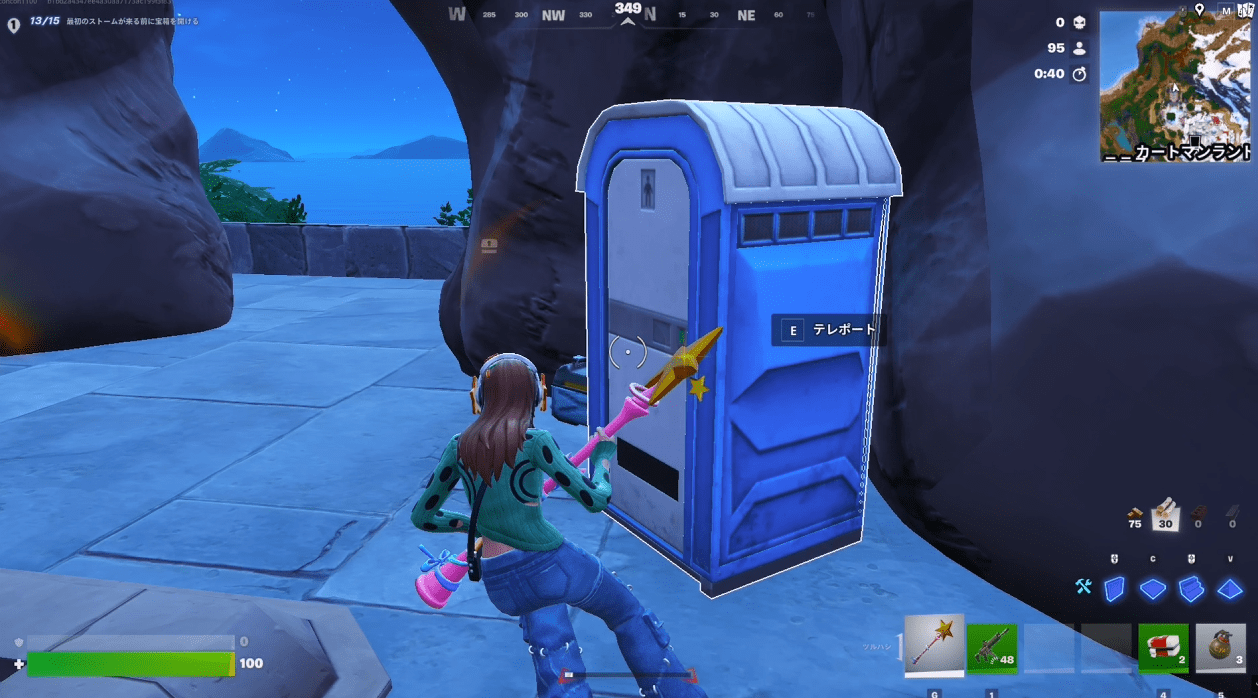Toggle build mode with the crossed tools icon

(x=1083, y=587)
